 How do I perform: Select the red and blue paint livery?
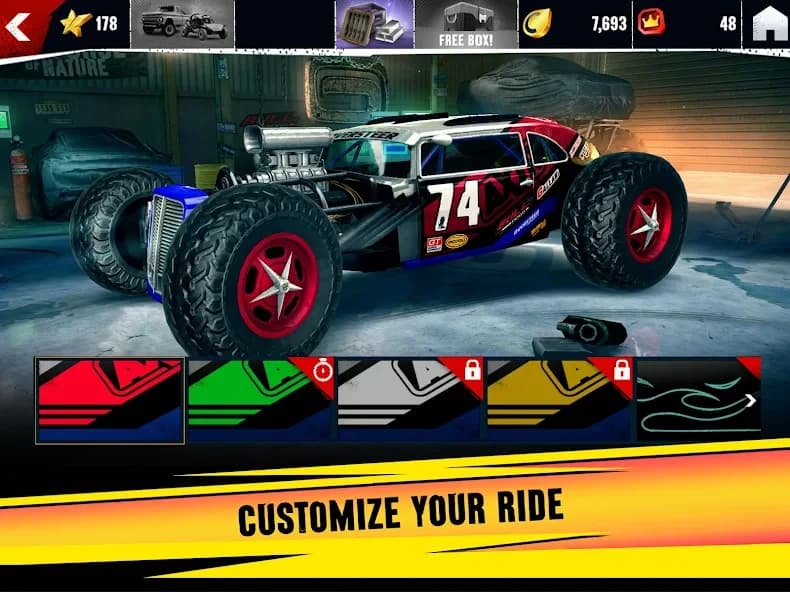coord(110,399)
